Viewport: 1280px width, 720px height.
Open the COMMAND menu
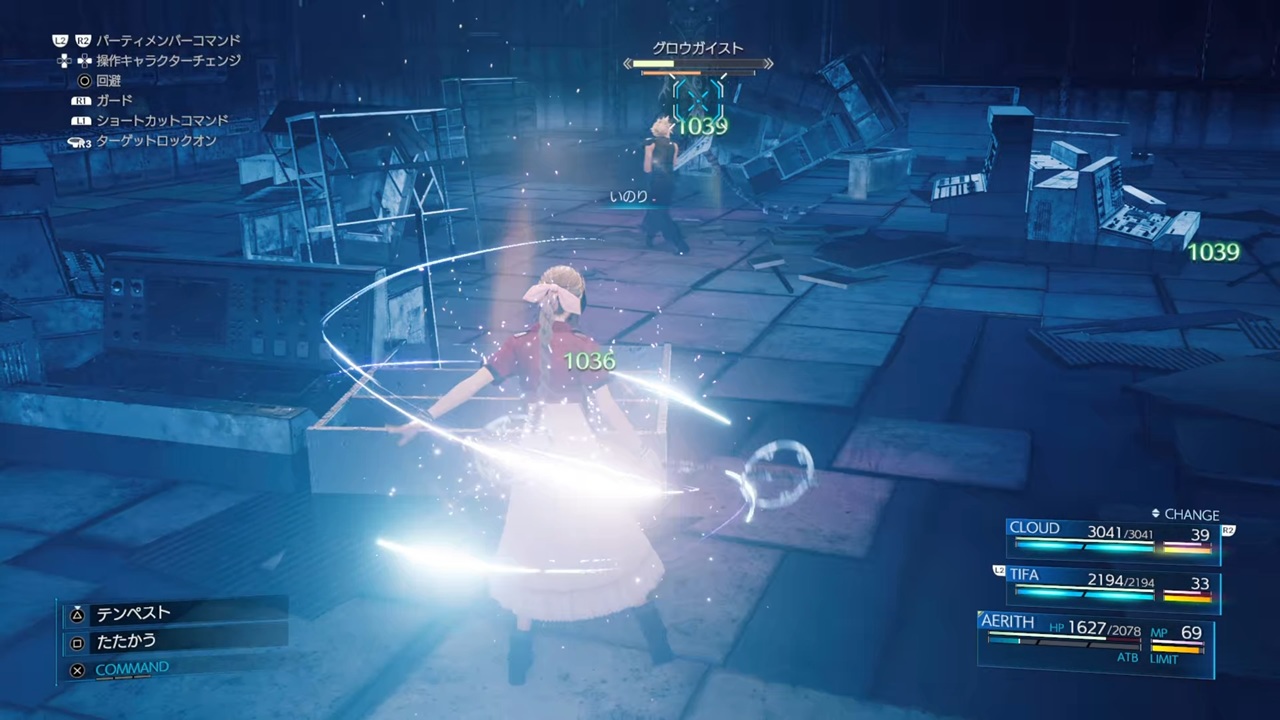click(132, 669)
